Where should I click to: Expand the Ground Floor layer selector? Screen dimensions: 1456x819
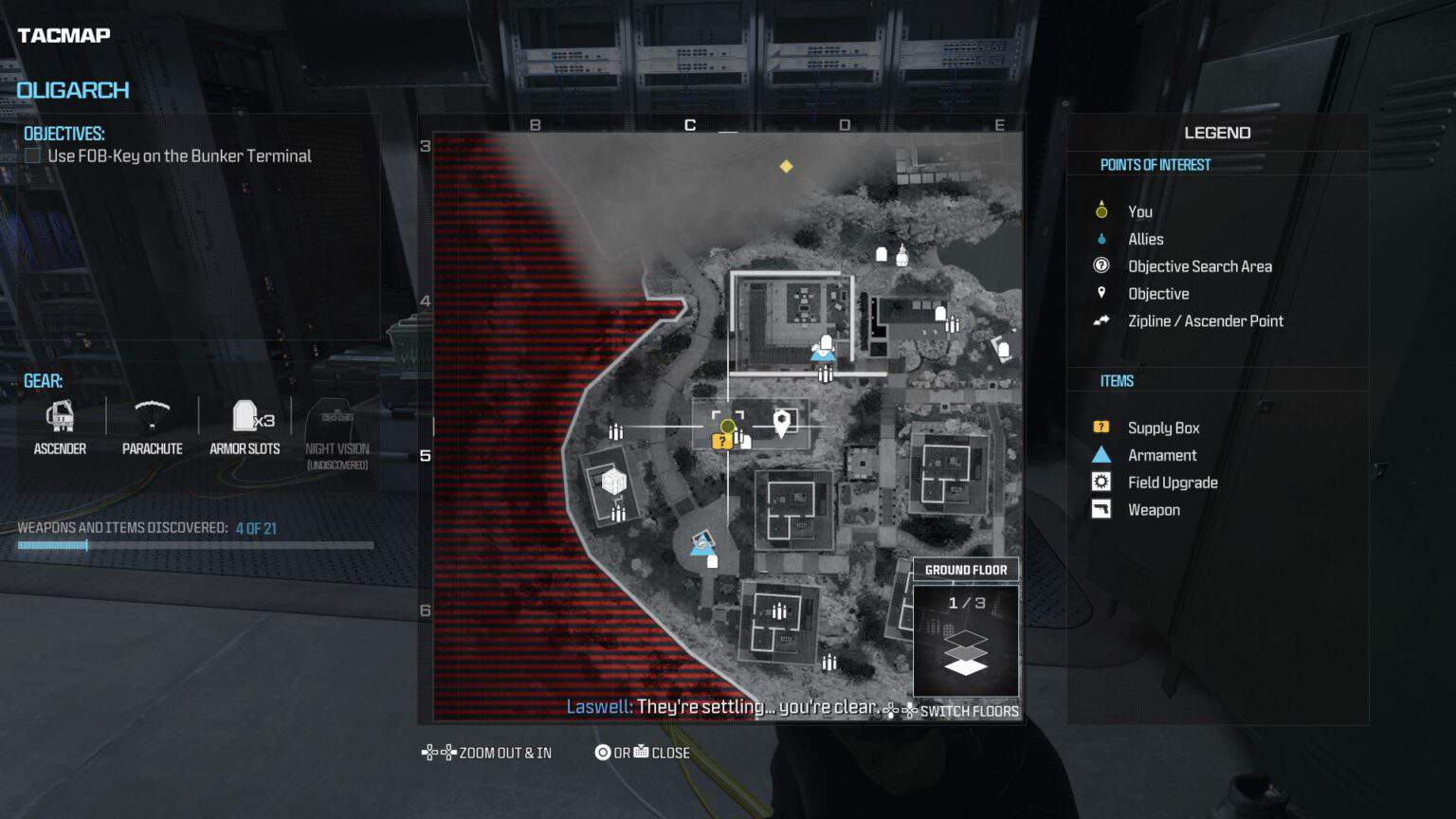click(x=966, y=570)
